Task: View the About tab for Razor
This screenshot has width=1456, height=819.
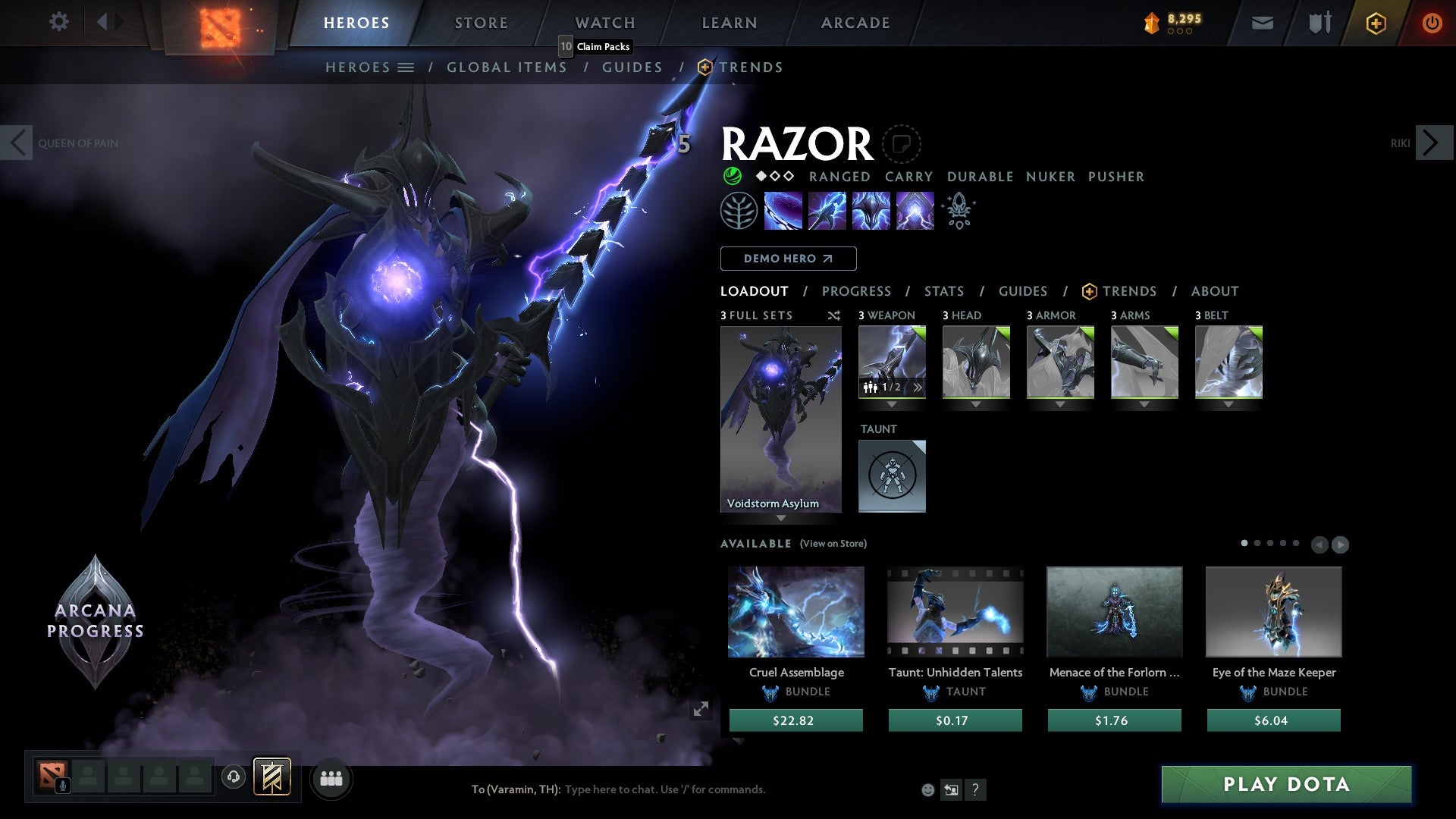Action: point(1214,291)
